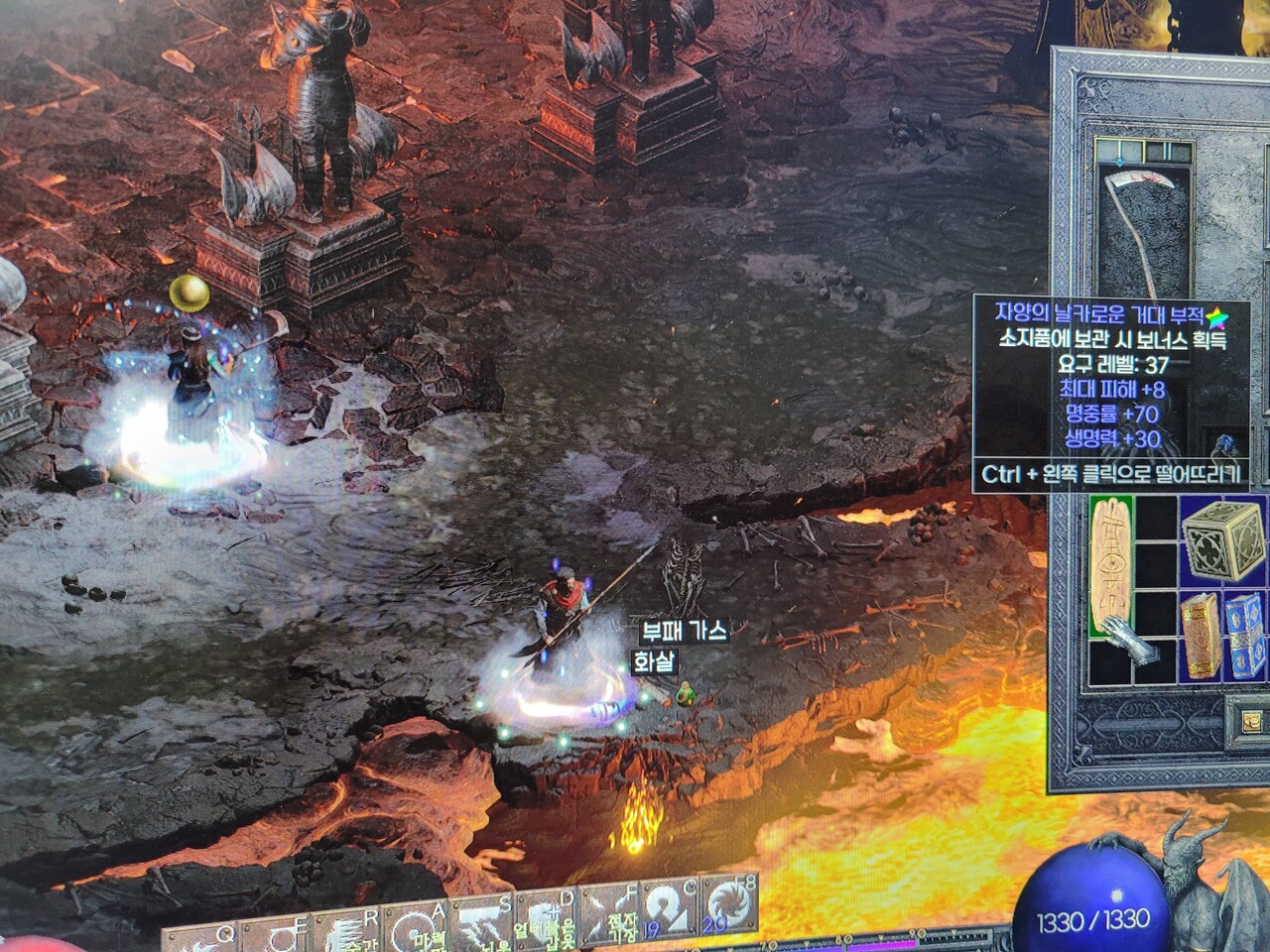Select the blue tome in inventory
The image size is (1270, 952).
[1245, 637]
